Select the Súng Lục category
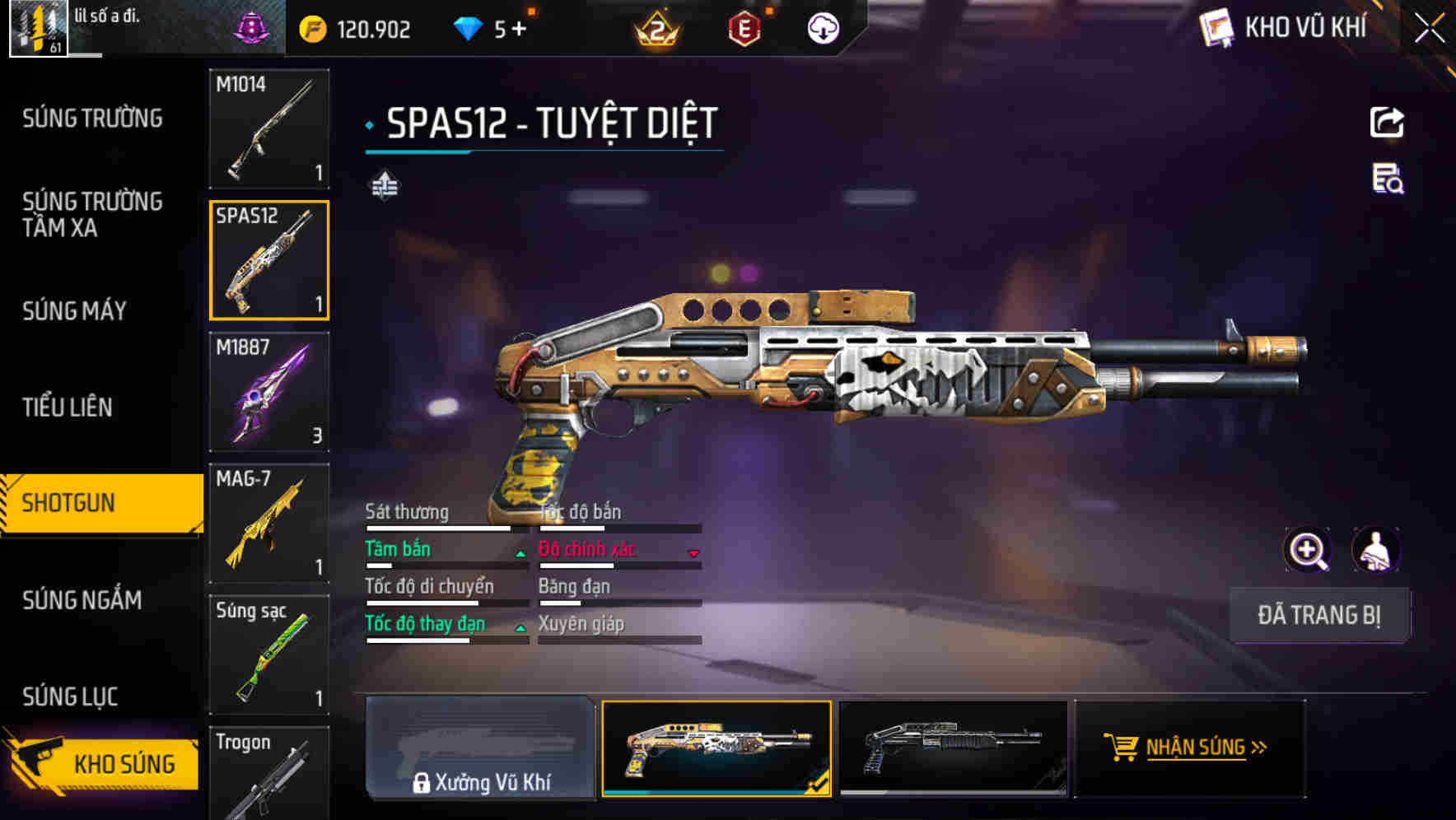 pos(70,697)
